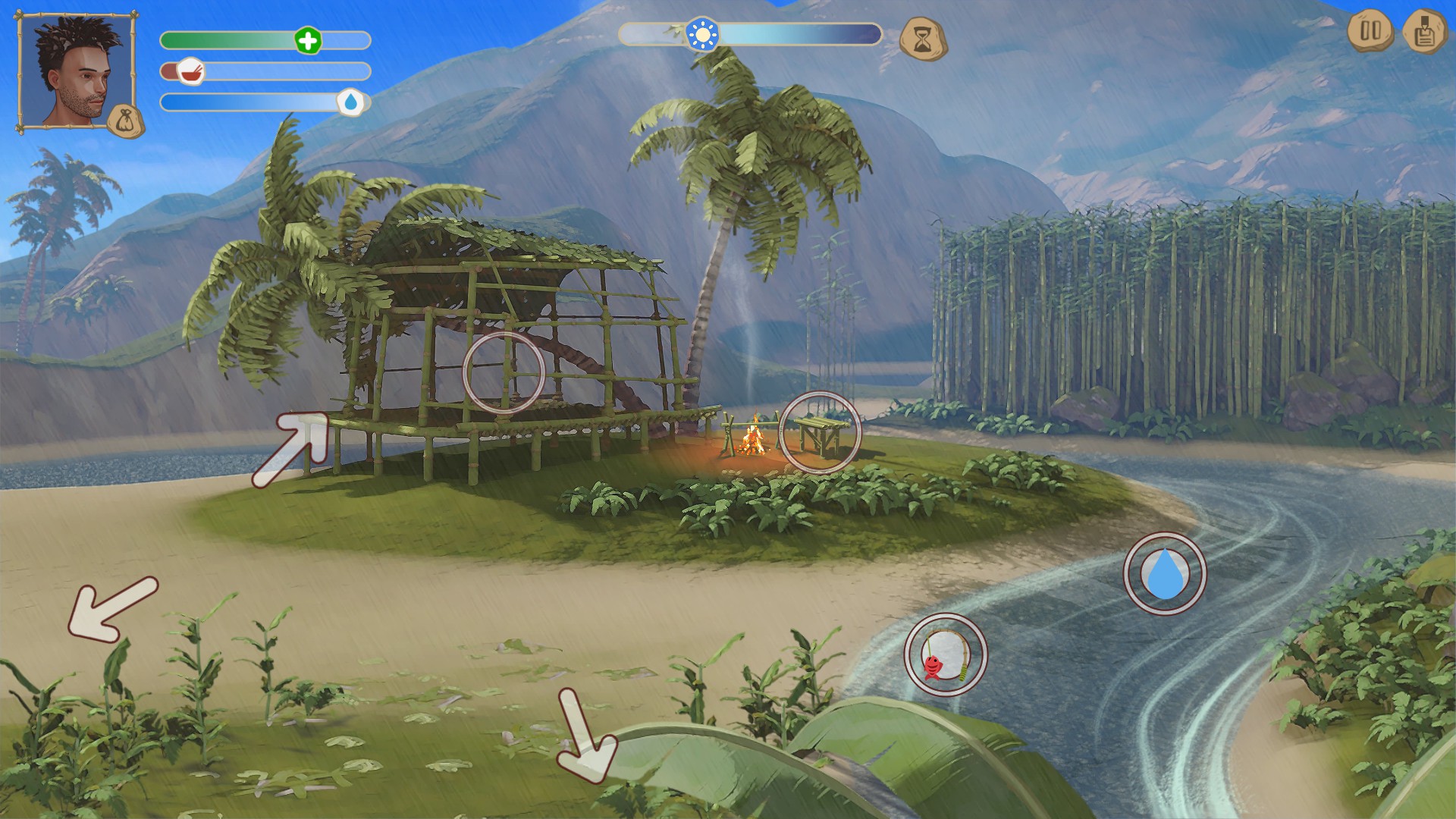Open the character portrait
Screen dimensions: 1456x819
pyautogui.click(x=72, y=68)
